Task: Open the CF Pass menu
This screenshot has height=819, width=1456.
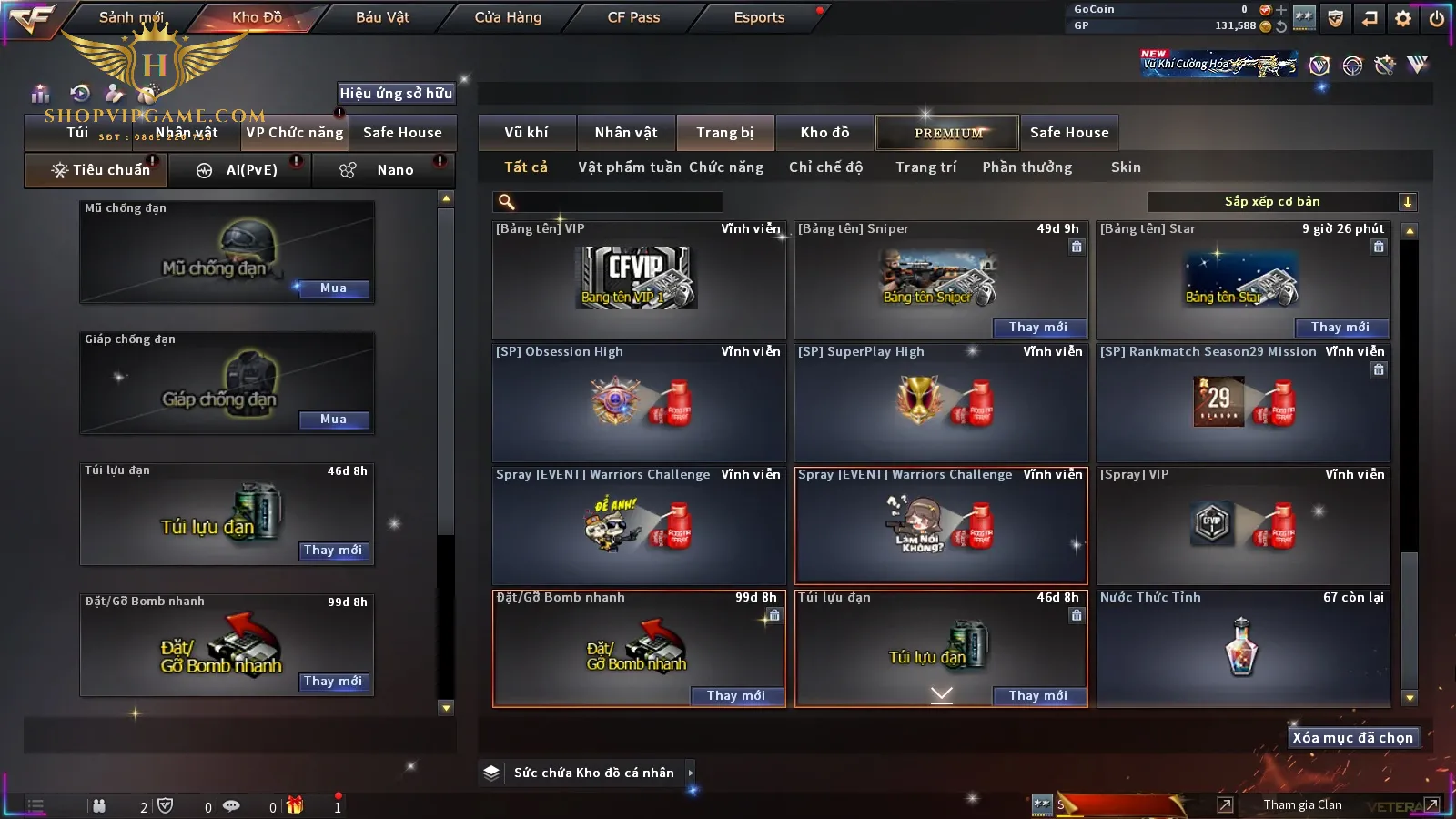Action: click(x=633, y=17)
